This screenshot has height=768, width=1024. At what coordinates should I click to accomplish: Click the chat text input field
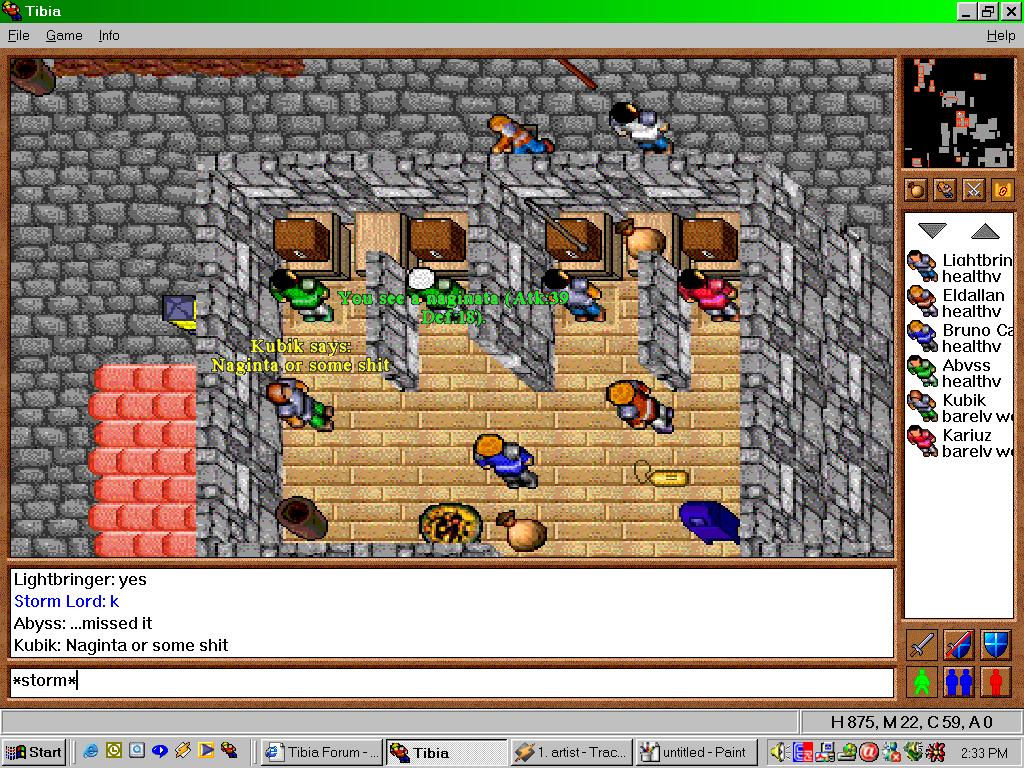pyautogui.click(x=450, y=682)
